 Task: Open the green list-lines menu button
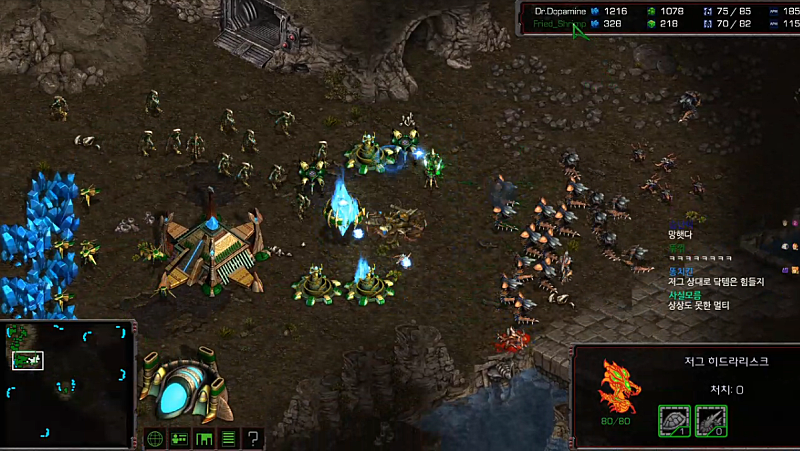click(x=228, y=438)
